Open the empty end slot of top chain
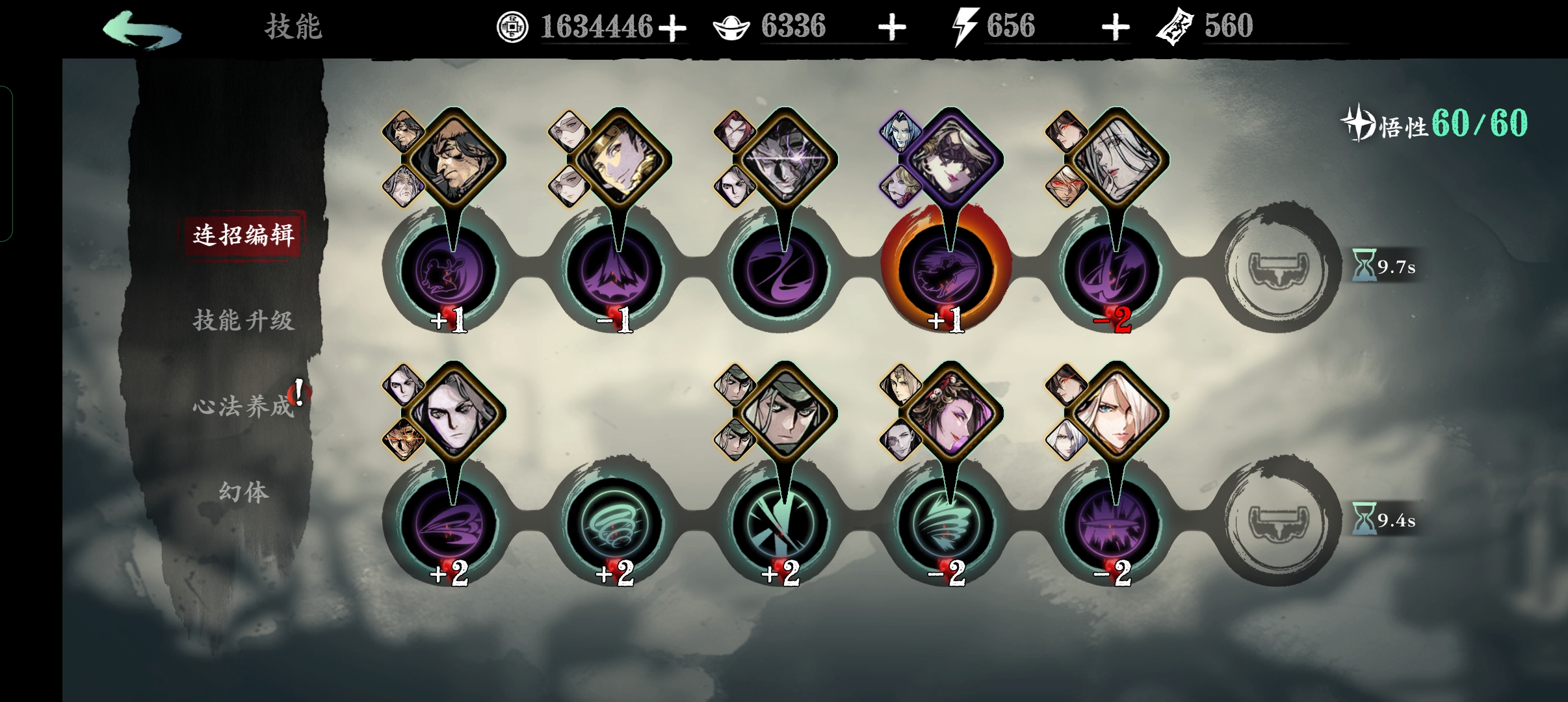Screen dimensions: 1568x702 [1278, 268]
